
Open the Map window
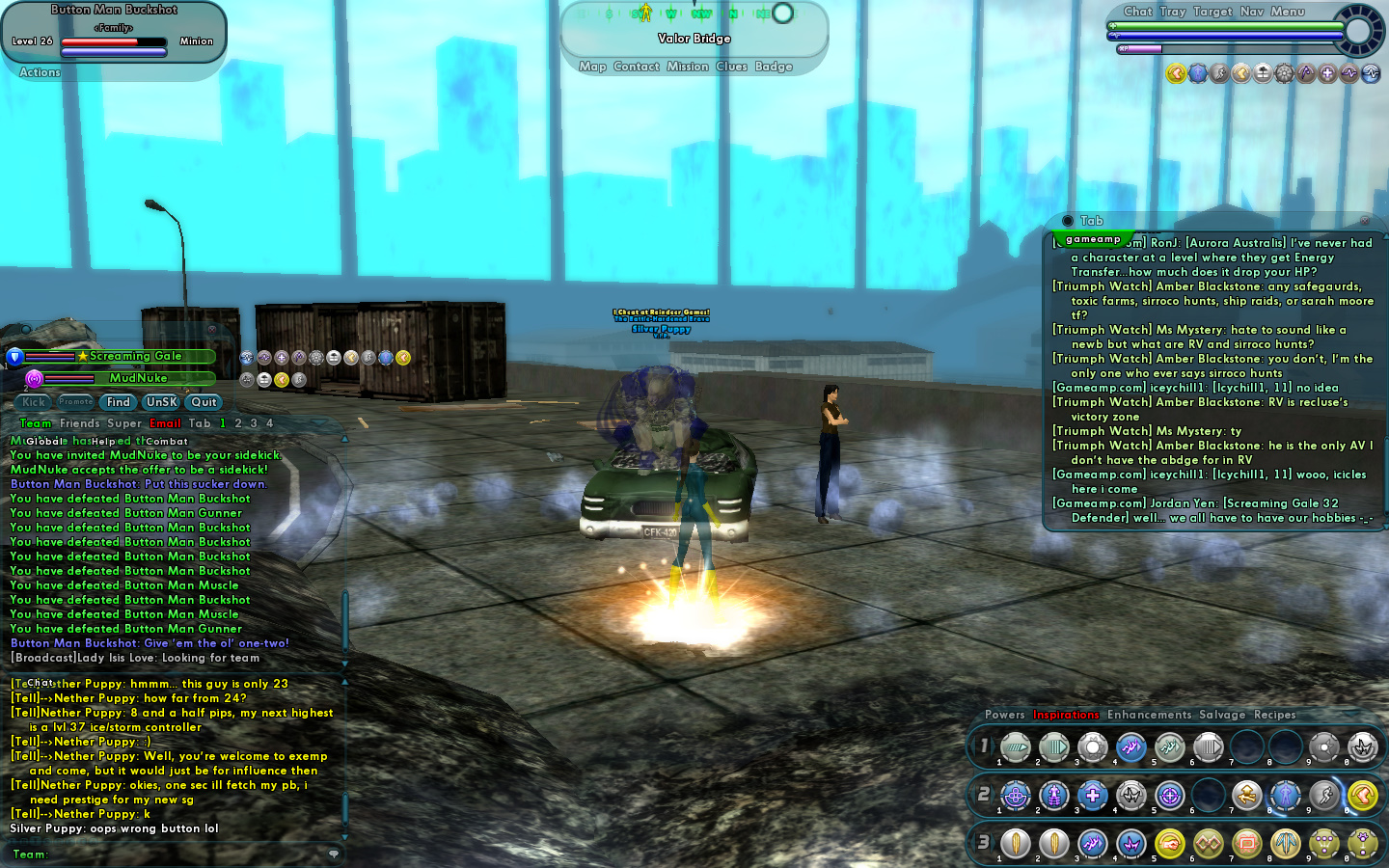pyautogui.click(x=592, y=67)
